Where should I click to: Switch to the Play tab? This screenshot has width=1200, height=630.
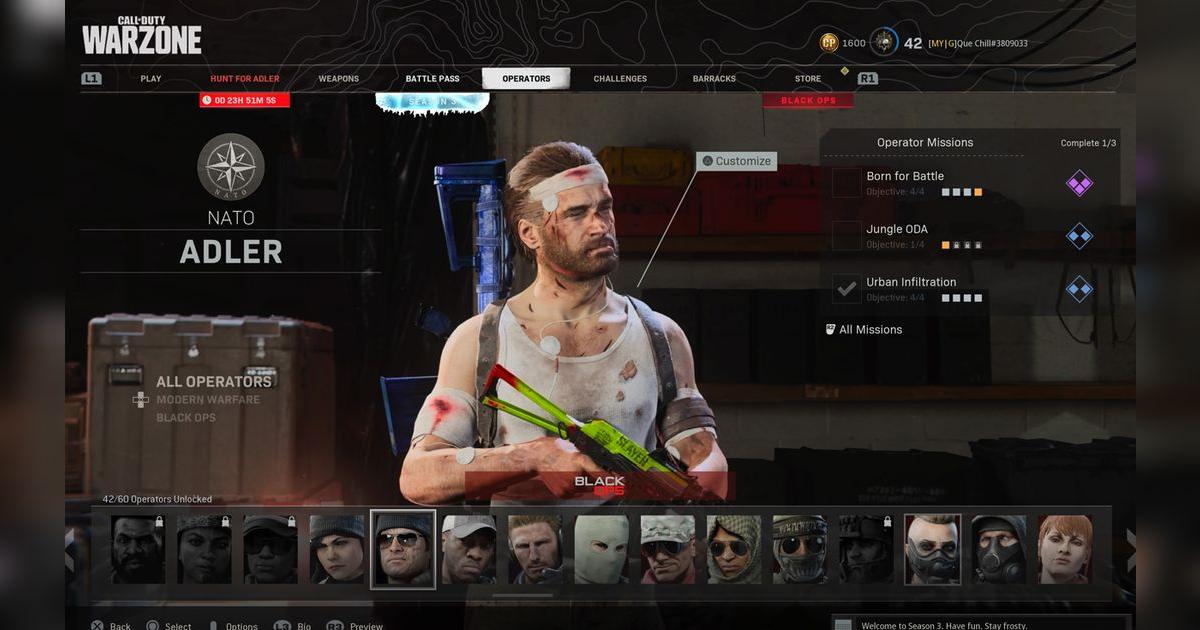151,79
